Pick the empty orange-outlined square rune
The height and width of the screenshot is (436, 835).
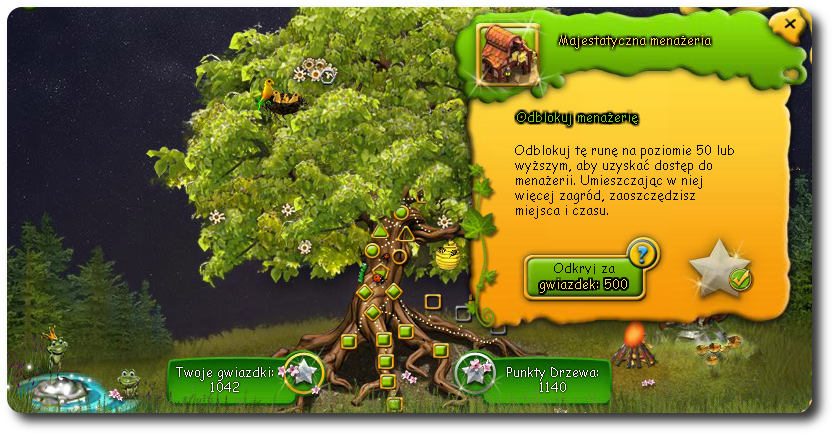point(433,301)
